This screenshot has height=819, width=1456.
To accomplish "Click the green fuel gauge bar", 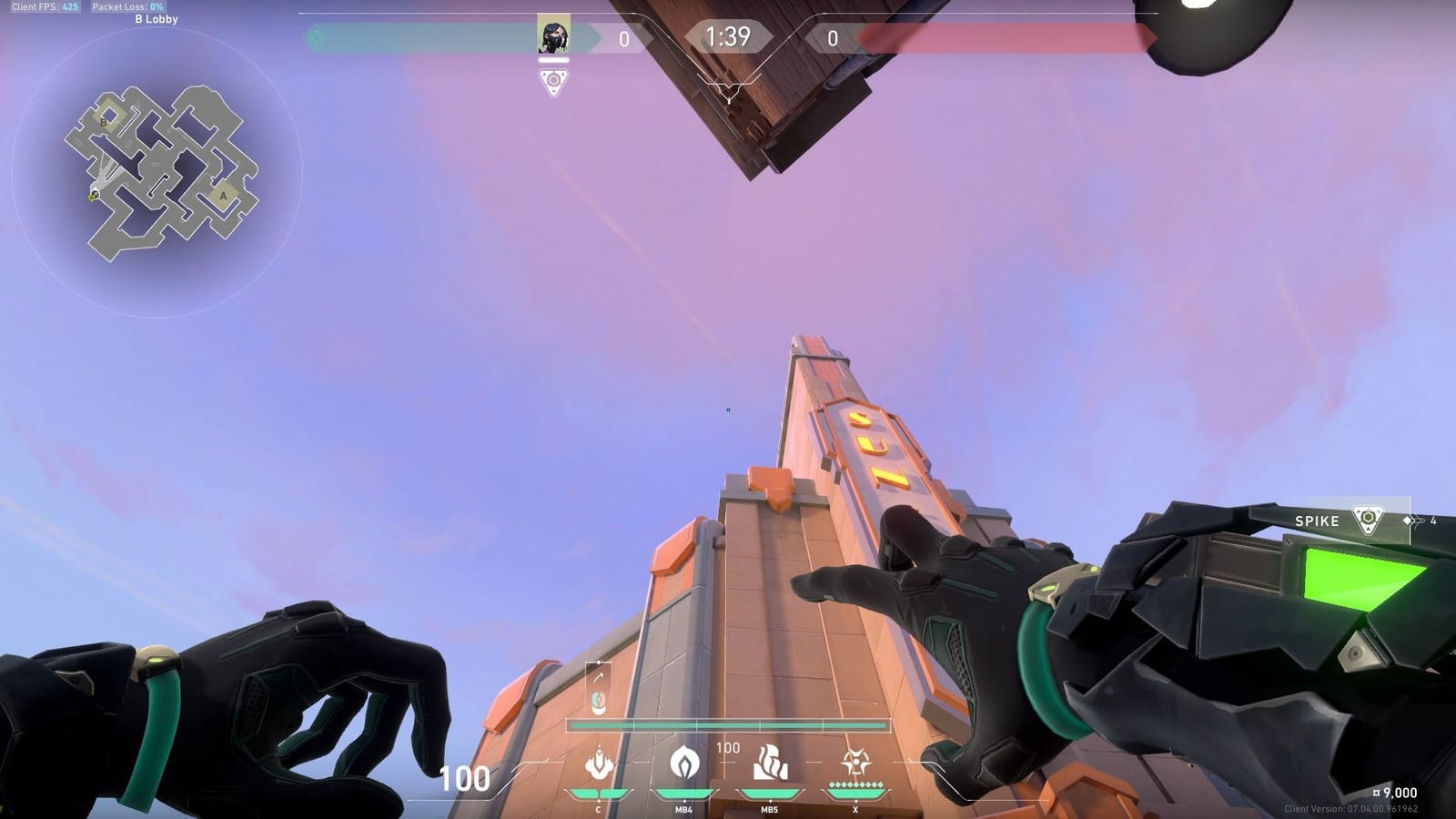I will click(x=728, y=724).
